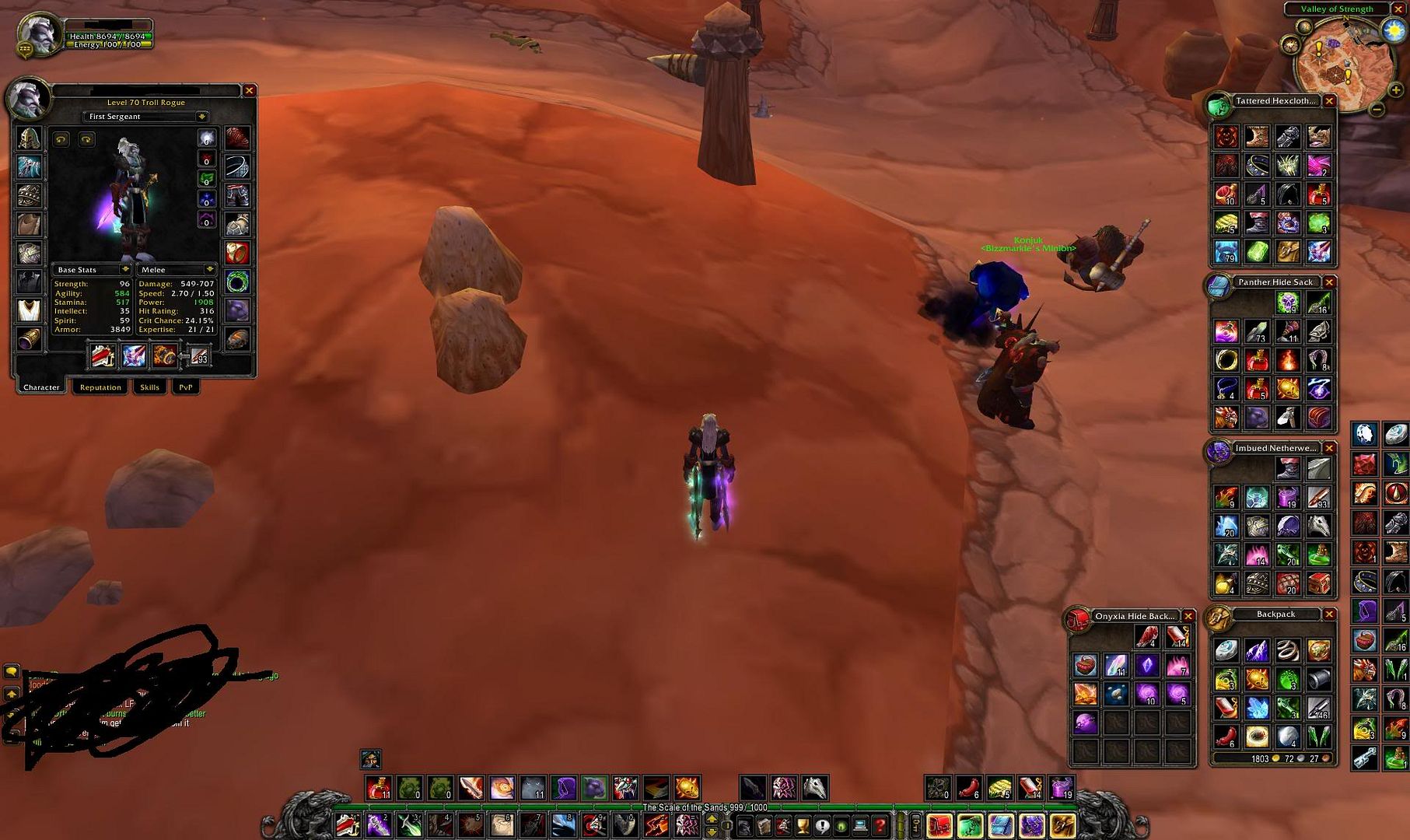Select the player portrait frame
The height and width of the screenshot is (840, 1410).
point(37,34)
